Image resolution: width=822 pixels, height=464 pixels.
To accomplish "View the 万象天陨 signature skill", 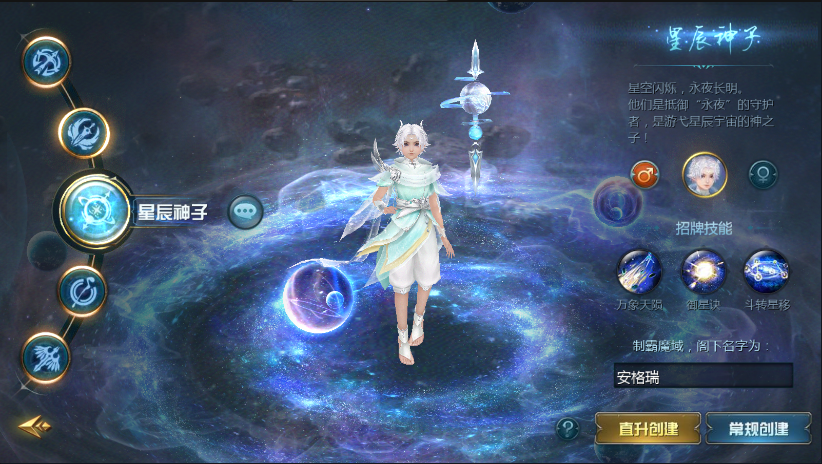I will click(x=640, y=271).
